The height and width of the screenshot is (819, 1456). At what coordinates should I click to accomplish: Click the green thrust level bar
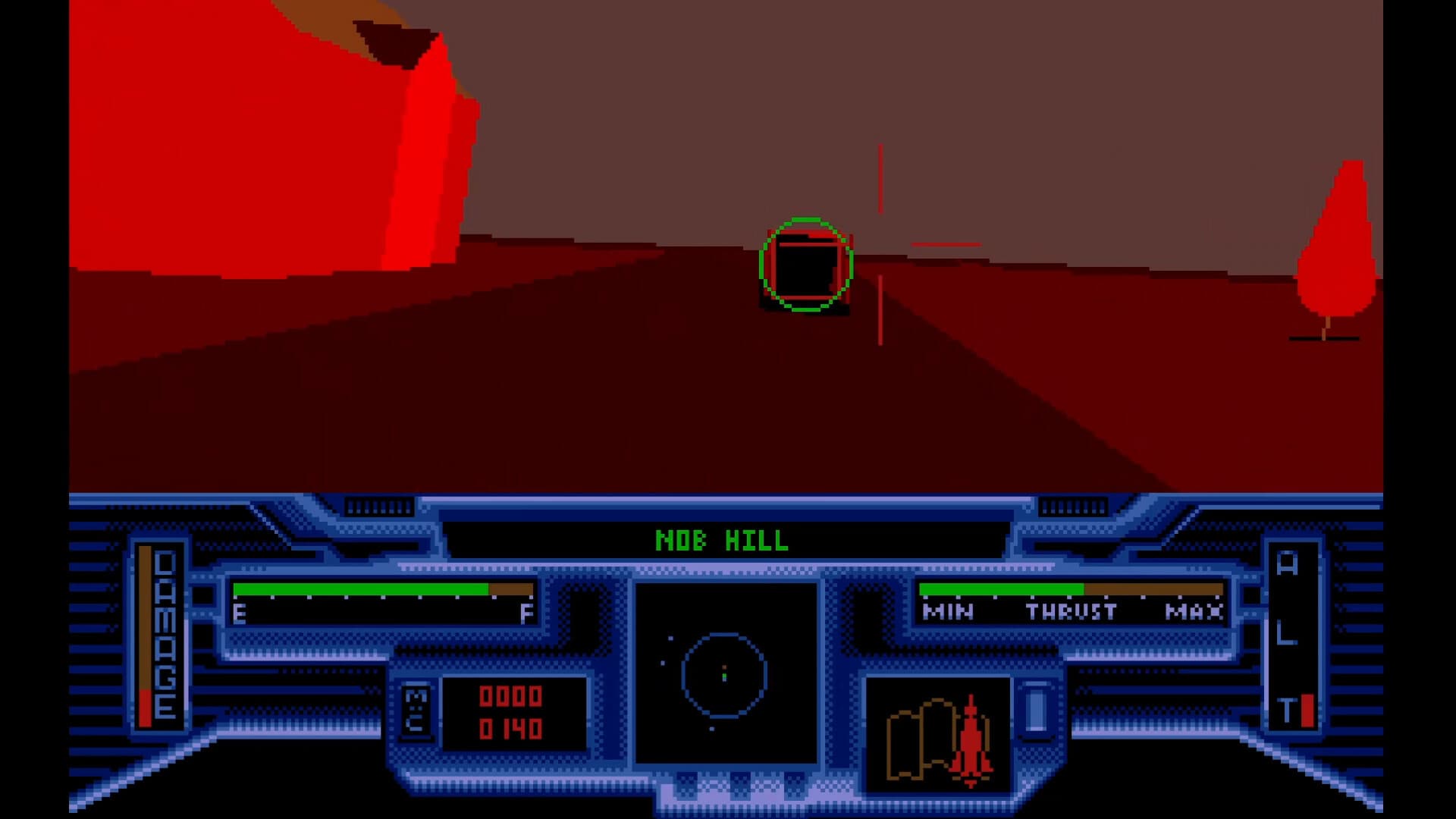coord(1001,588)
